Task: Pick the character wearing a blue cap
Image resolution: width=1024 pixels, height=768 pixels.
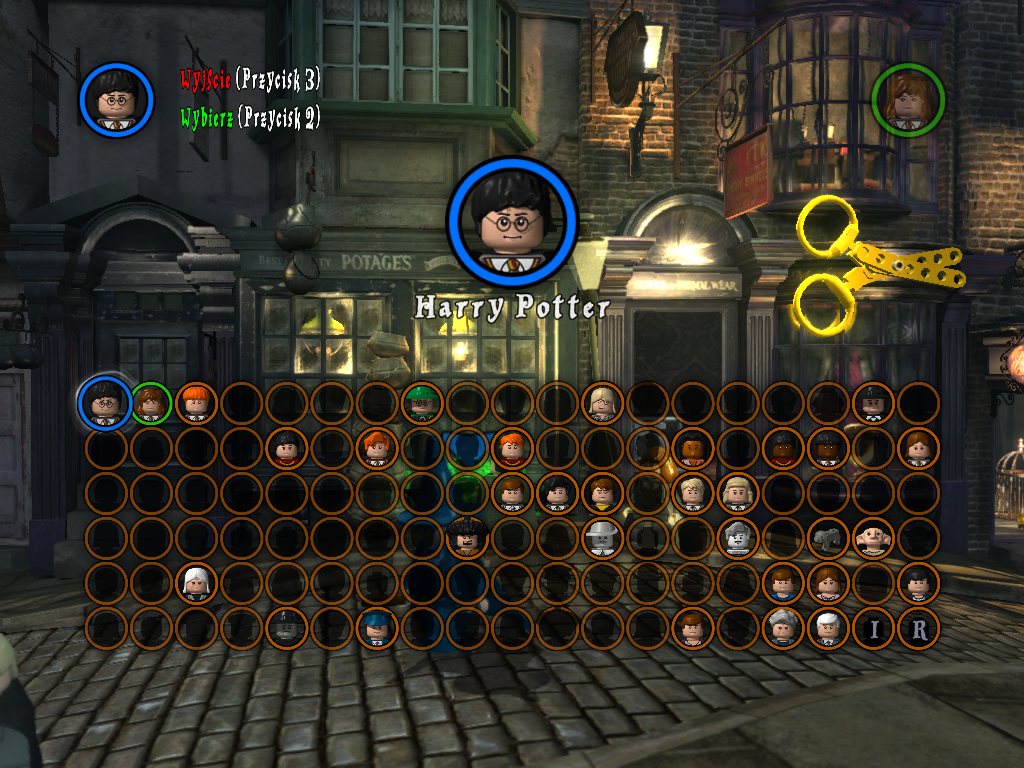Action: 377,628
